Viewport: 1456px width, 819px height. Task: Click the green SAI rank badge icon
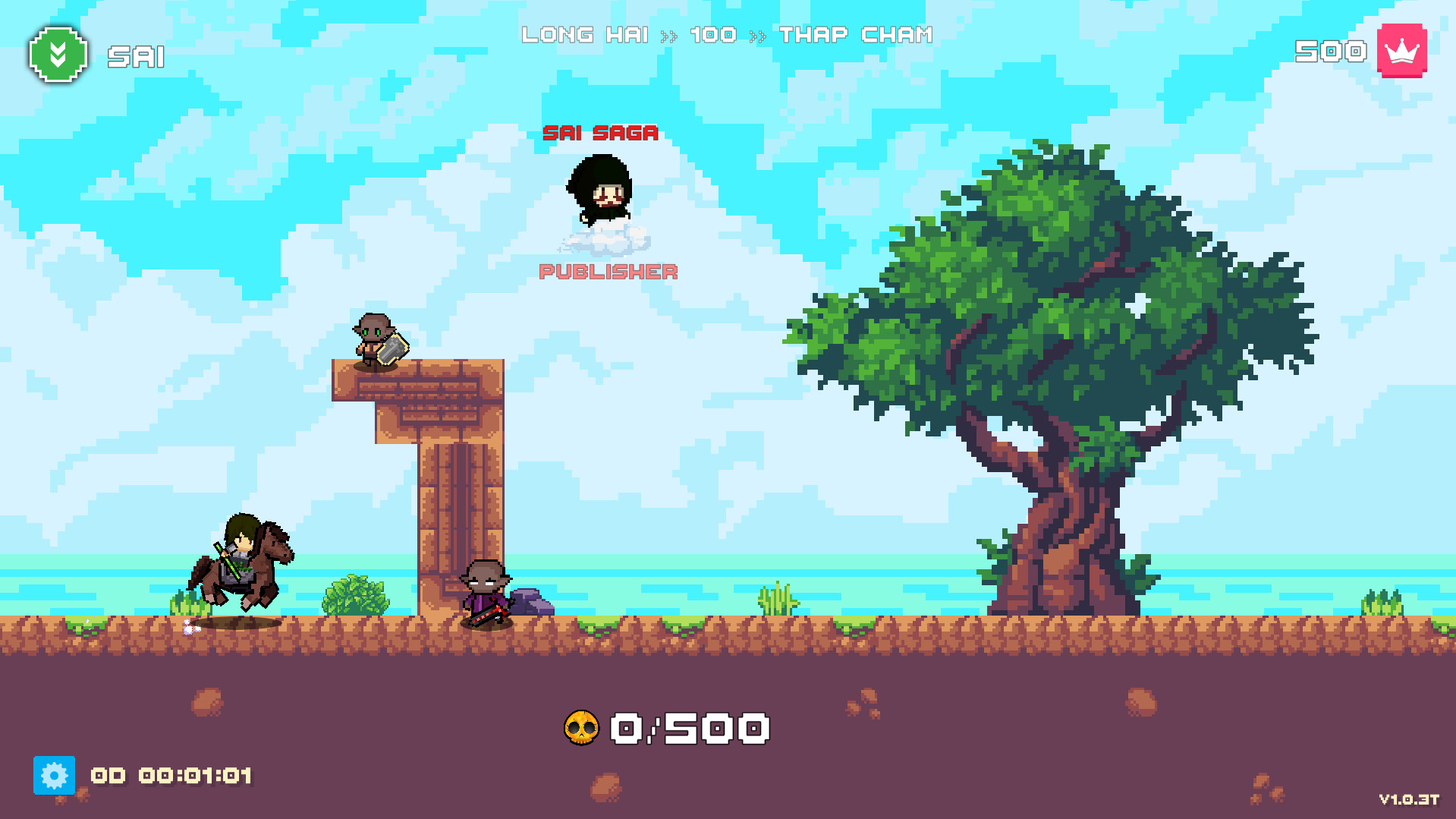click(57, 55)
